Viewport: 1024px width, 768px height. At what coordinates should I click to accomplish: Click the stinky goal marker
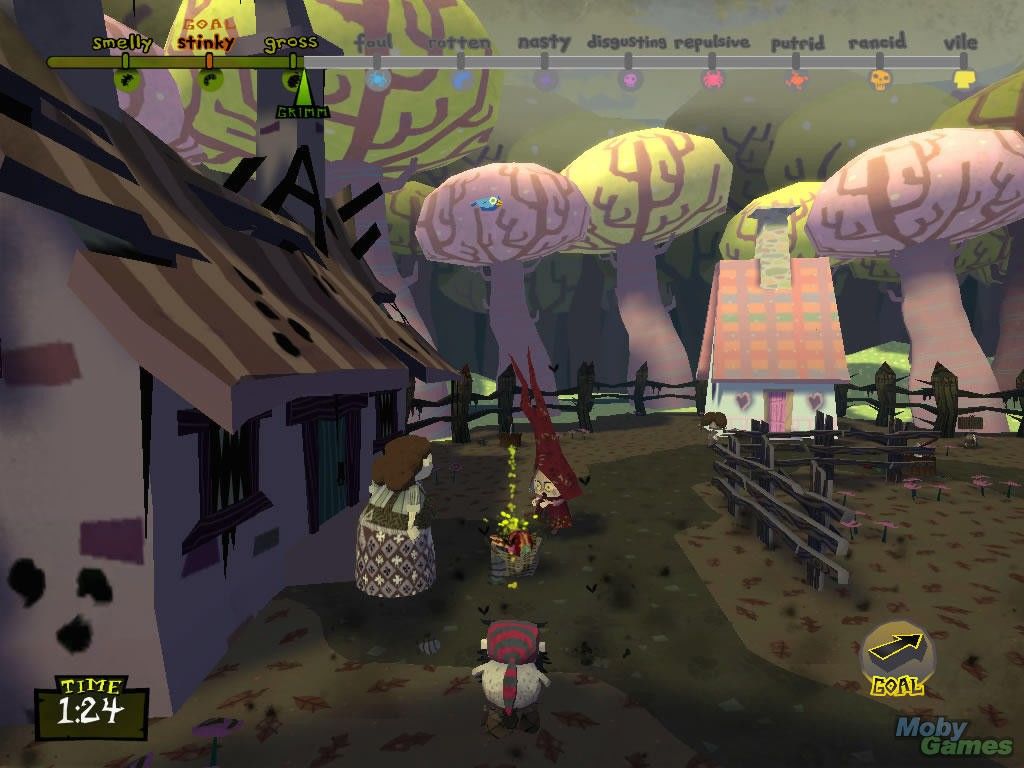(209, 77)
